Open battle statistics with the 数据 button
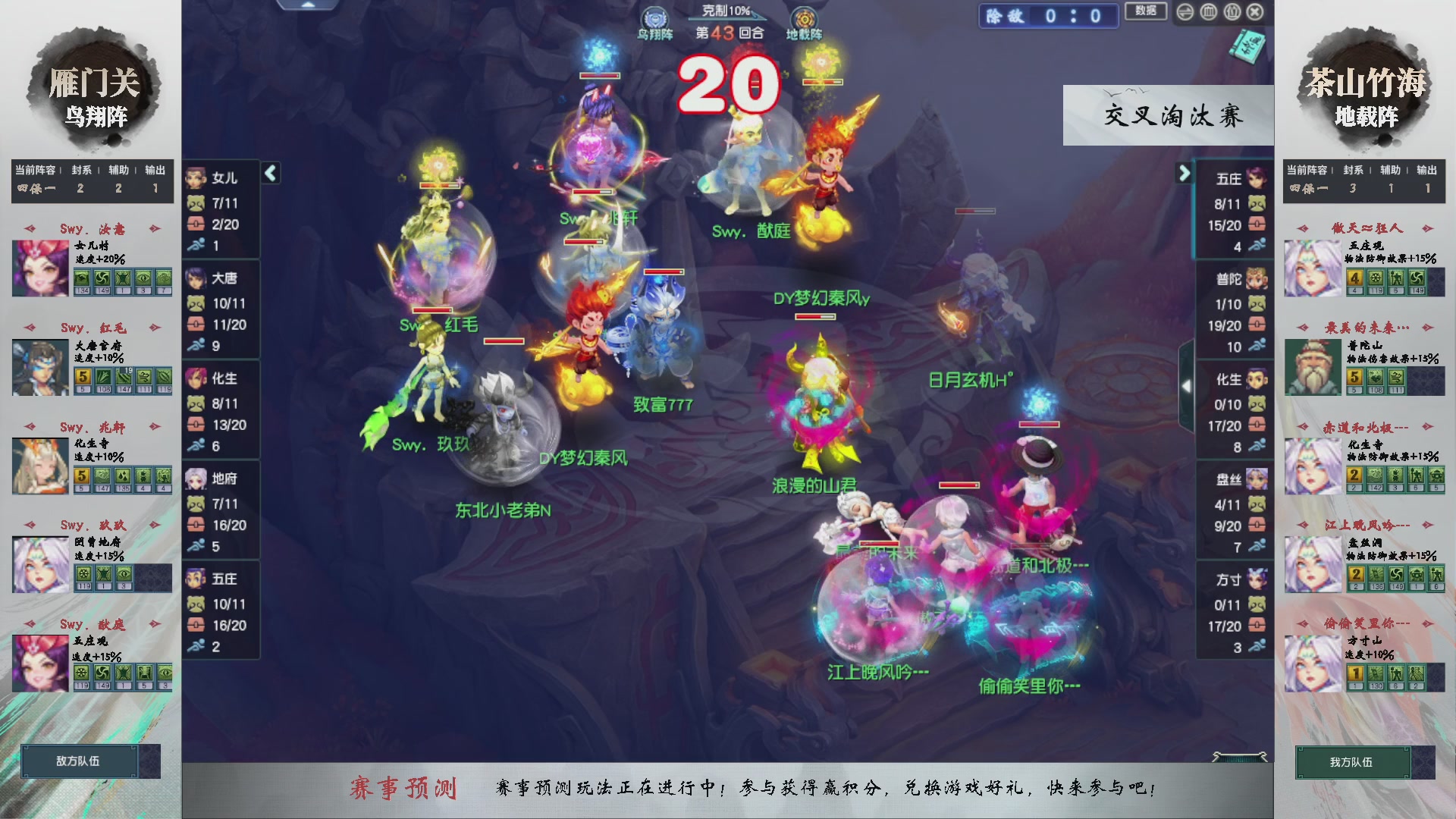The width and height of the screenshot is (1456, 819). click(1146, 12)
